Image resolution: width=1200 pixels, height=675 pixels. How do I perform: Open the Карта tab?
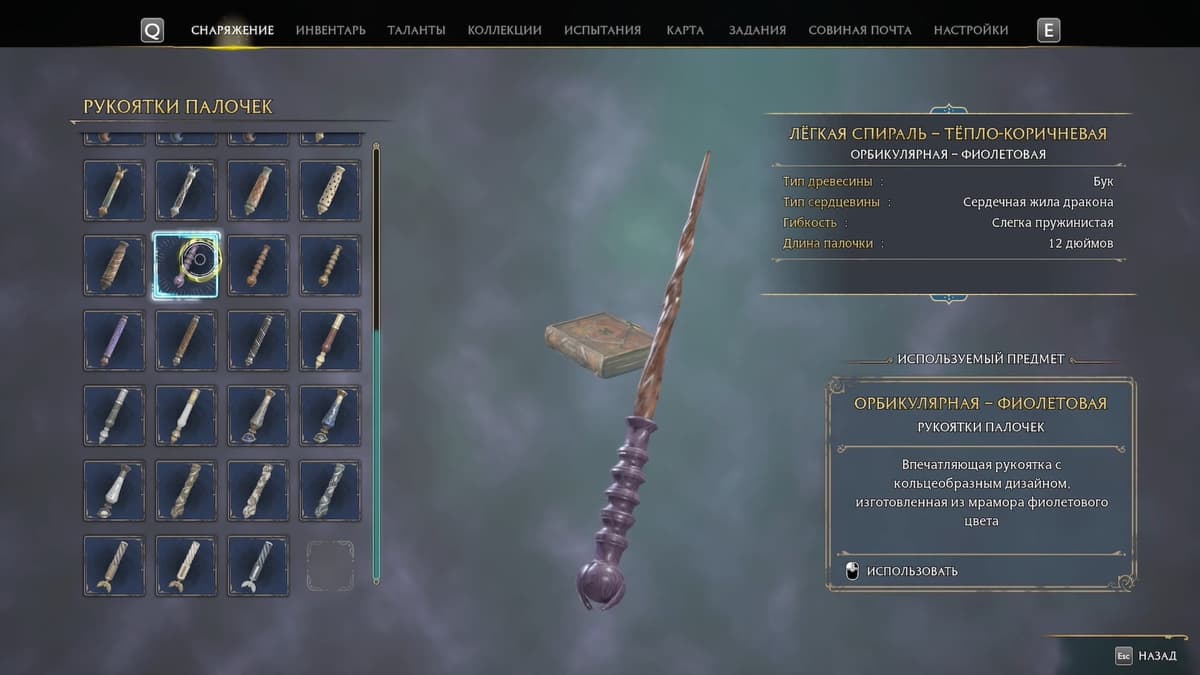pos(685,30)
